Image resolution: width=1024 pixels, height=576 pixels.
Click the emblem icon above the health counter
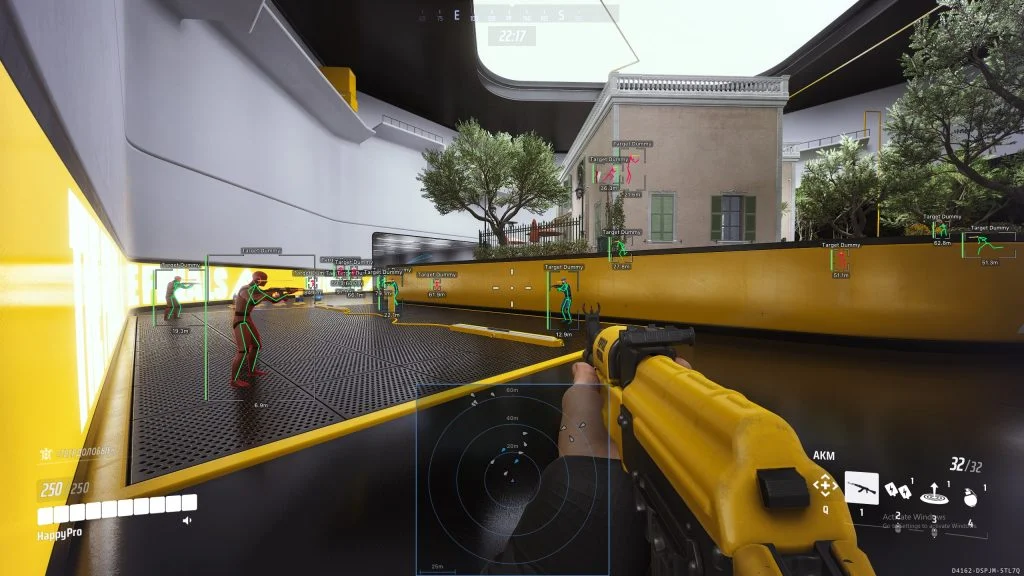pyautogui.click(x=45, y=454)
